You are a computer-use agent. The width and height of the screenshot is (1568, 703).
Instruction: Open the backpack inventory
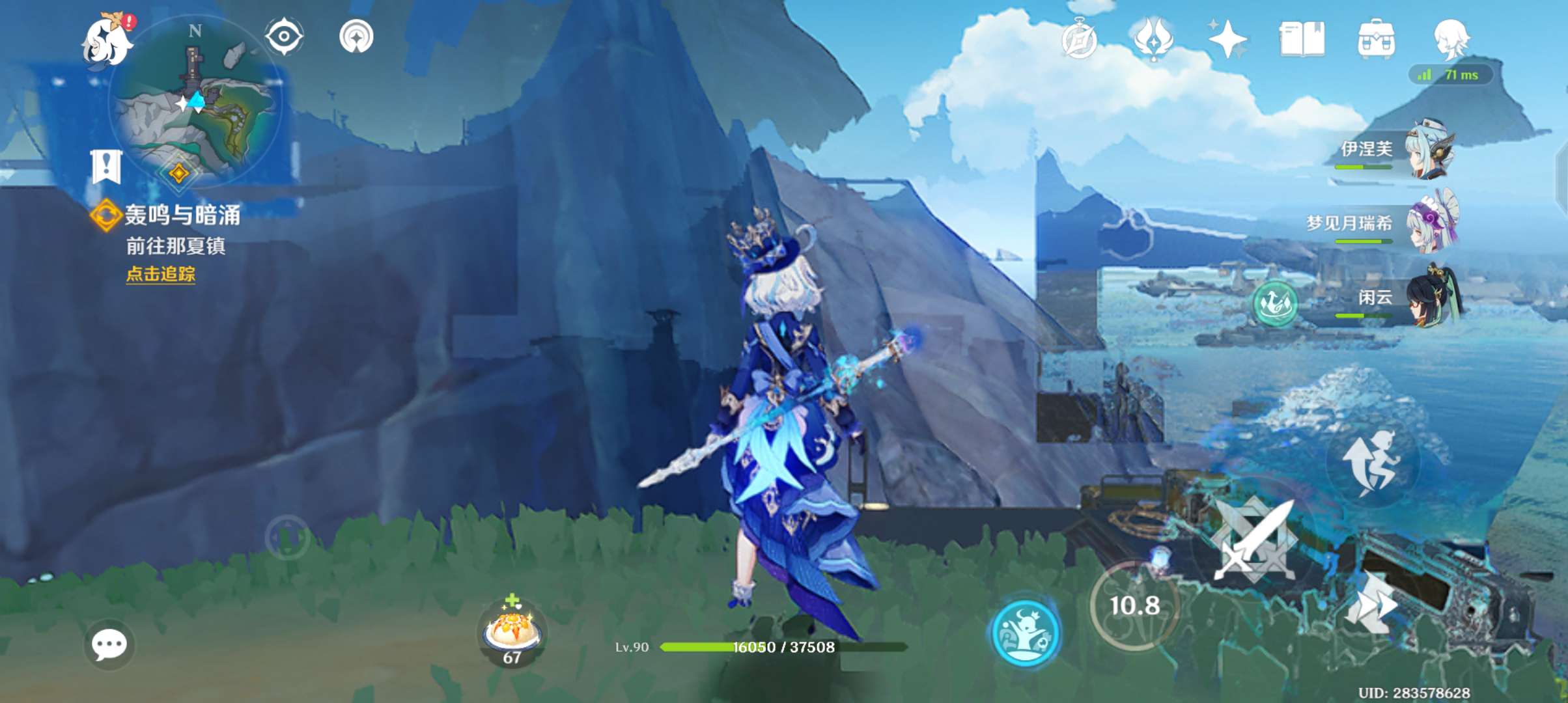point(1376,39)
